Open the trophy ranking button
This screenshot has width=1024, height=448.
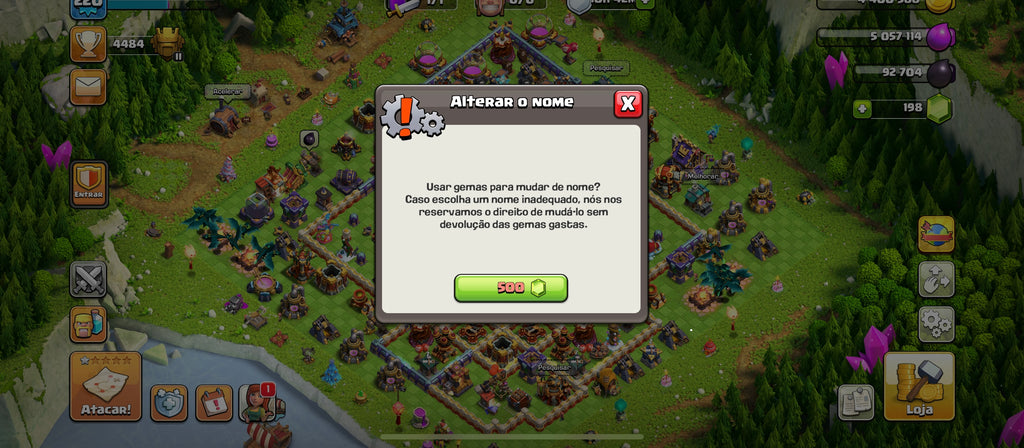[88, 44]
